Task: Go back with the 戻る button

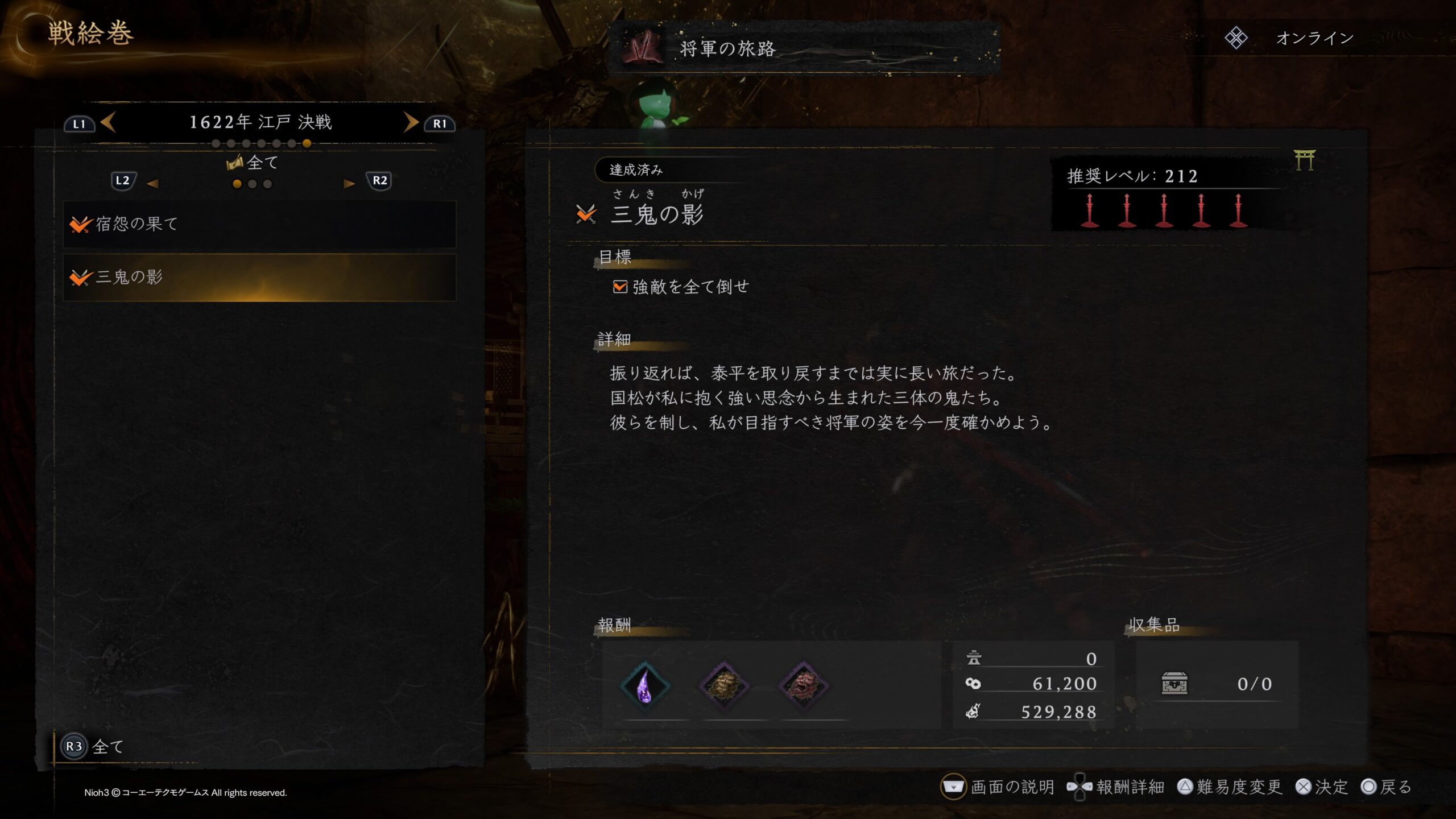Action: [1387, 787]
